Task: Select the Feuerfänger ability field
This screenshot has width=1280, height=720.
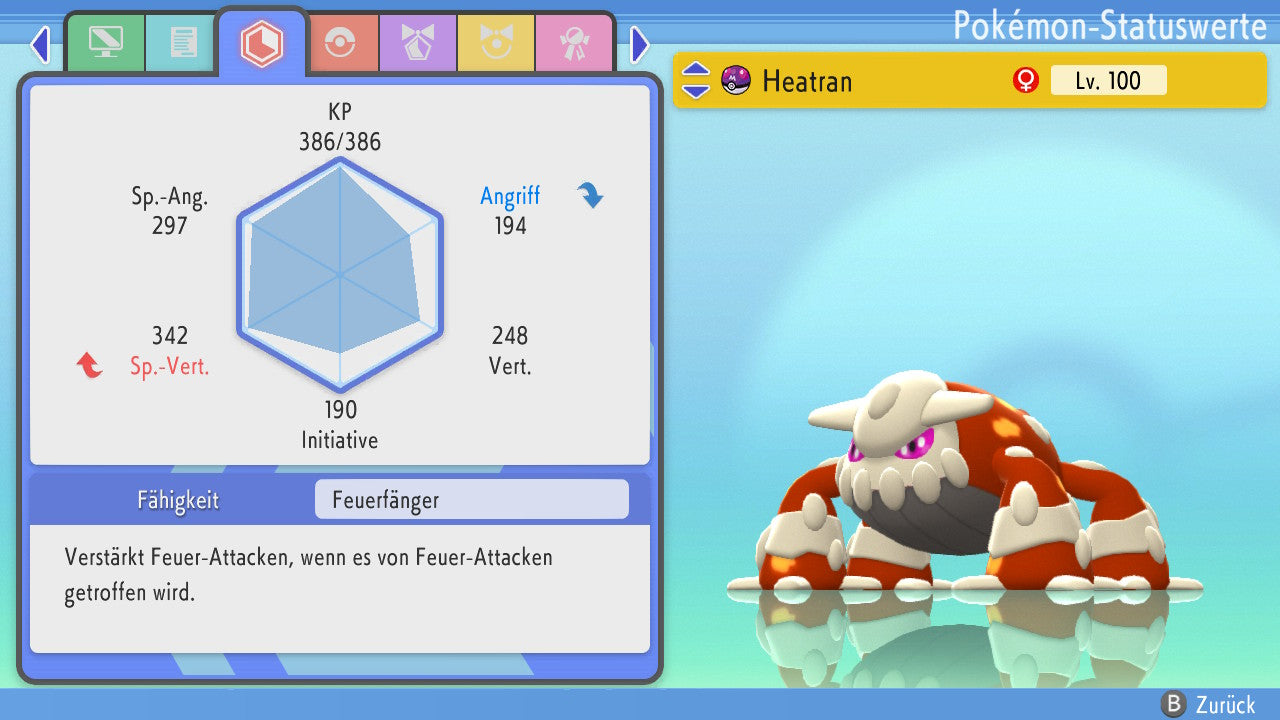Action: [x=471, y=500]
